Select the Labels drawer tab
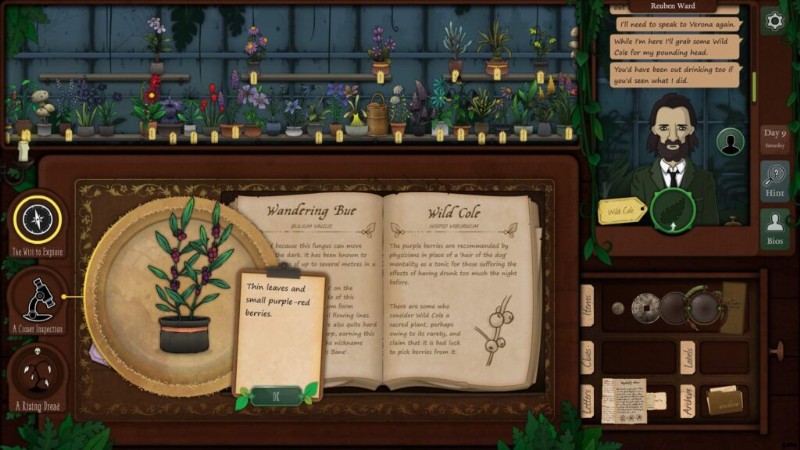Image resolution: width=800 pixels, height=450 pixels. tap(688, 357)
